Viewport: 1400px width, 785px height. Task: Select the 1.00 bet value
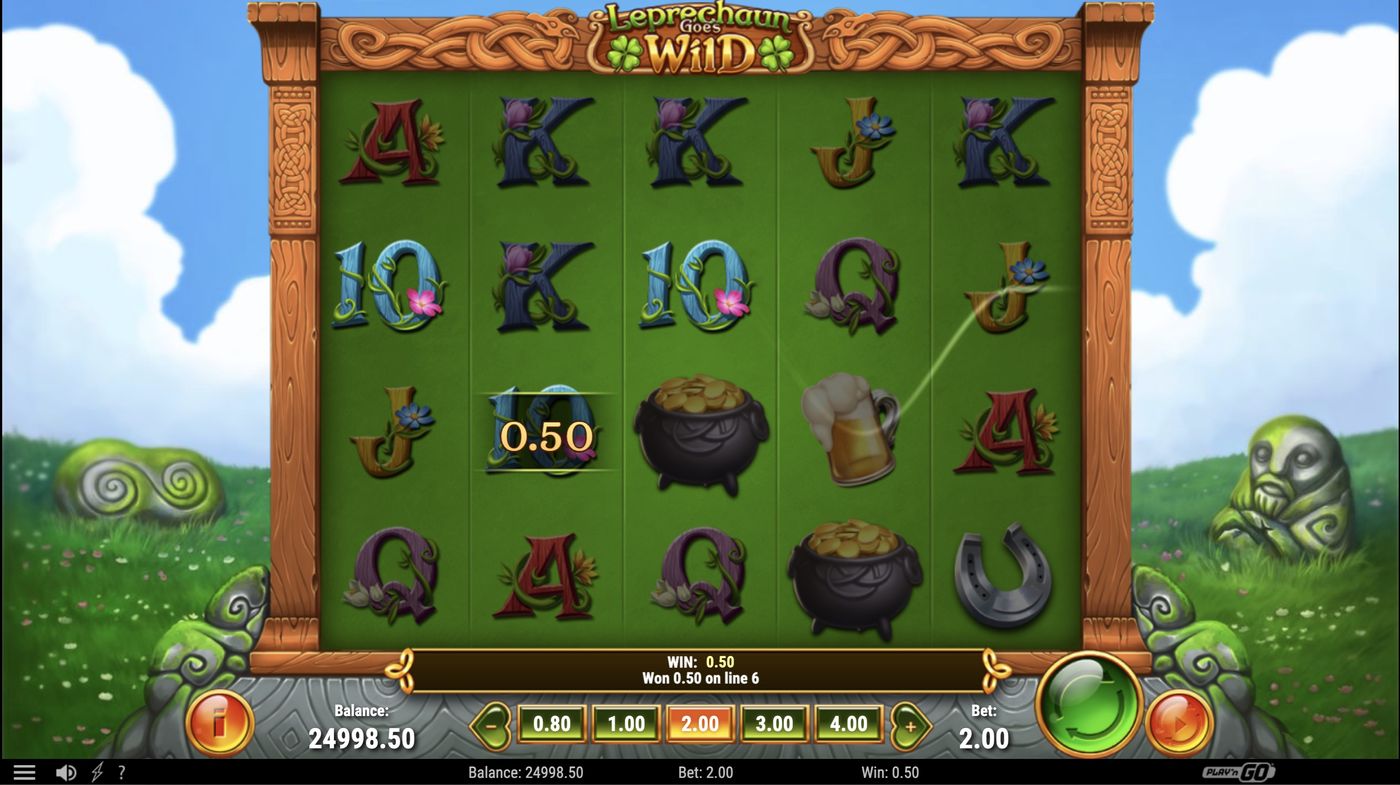[x=626, y=722]
